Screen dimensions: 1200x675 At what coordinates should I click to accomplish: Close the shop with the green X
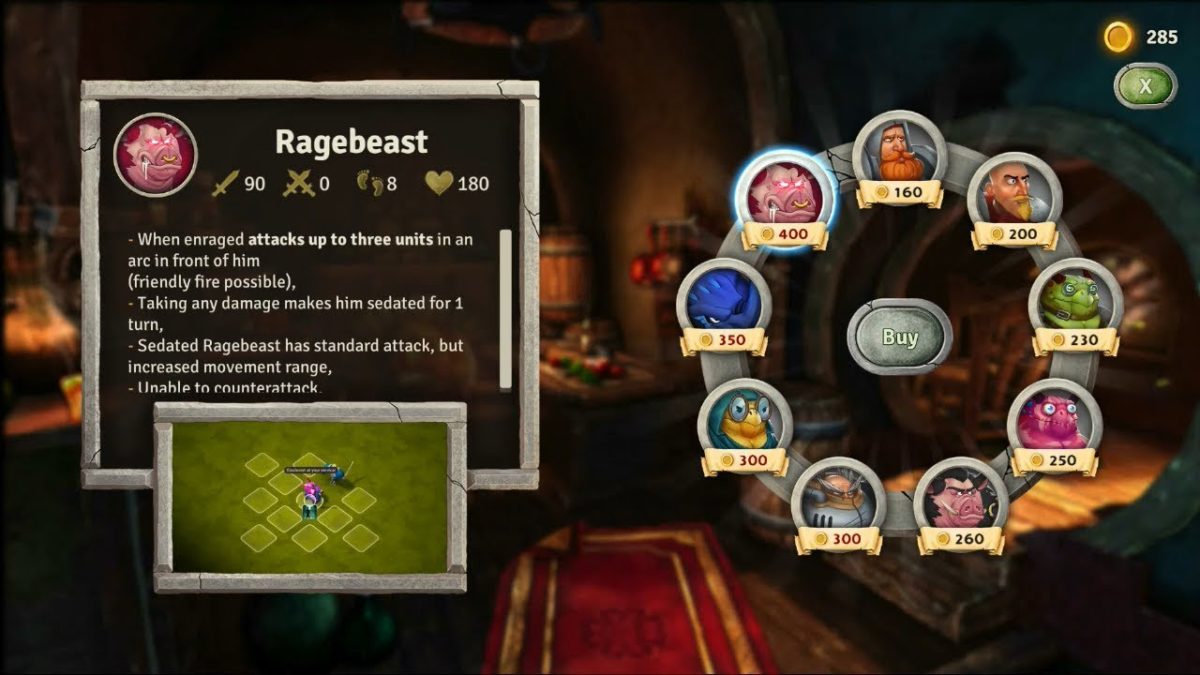pos(1145,86)
